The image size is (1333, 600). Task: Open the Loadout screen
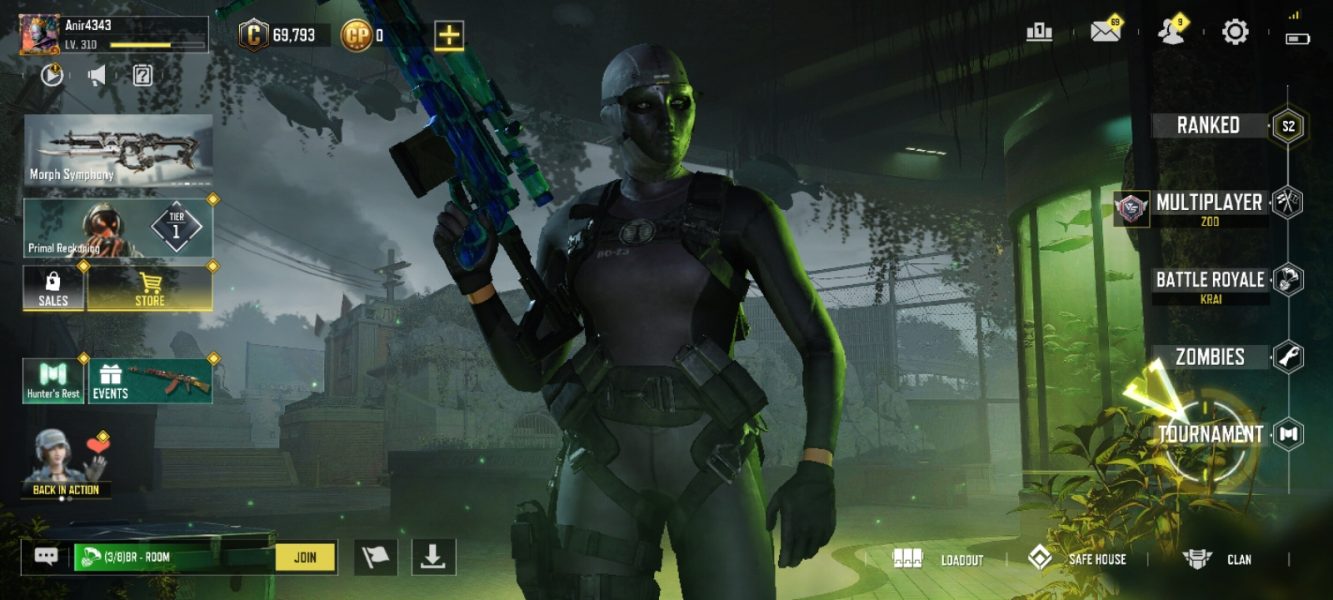coord(938,559)
